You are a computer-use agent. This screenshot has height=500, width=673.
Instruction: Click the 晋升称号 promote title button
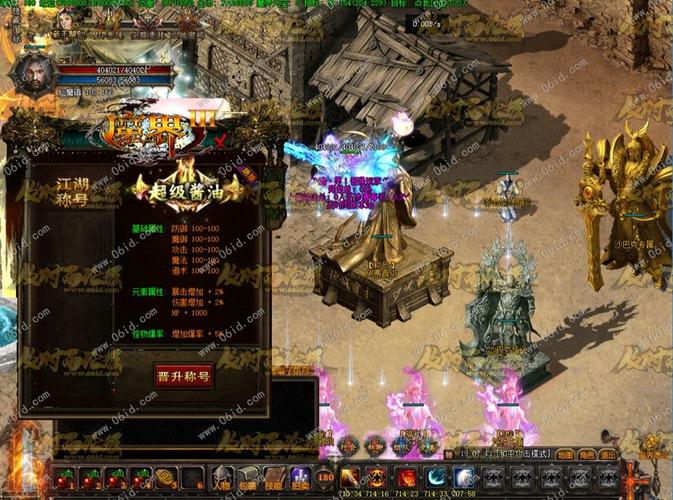pyautogui.click(x=183, y=375)
